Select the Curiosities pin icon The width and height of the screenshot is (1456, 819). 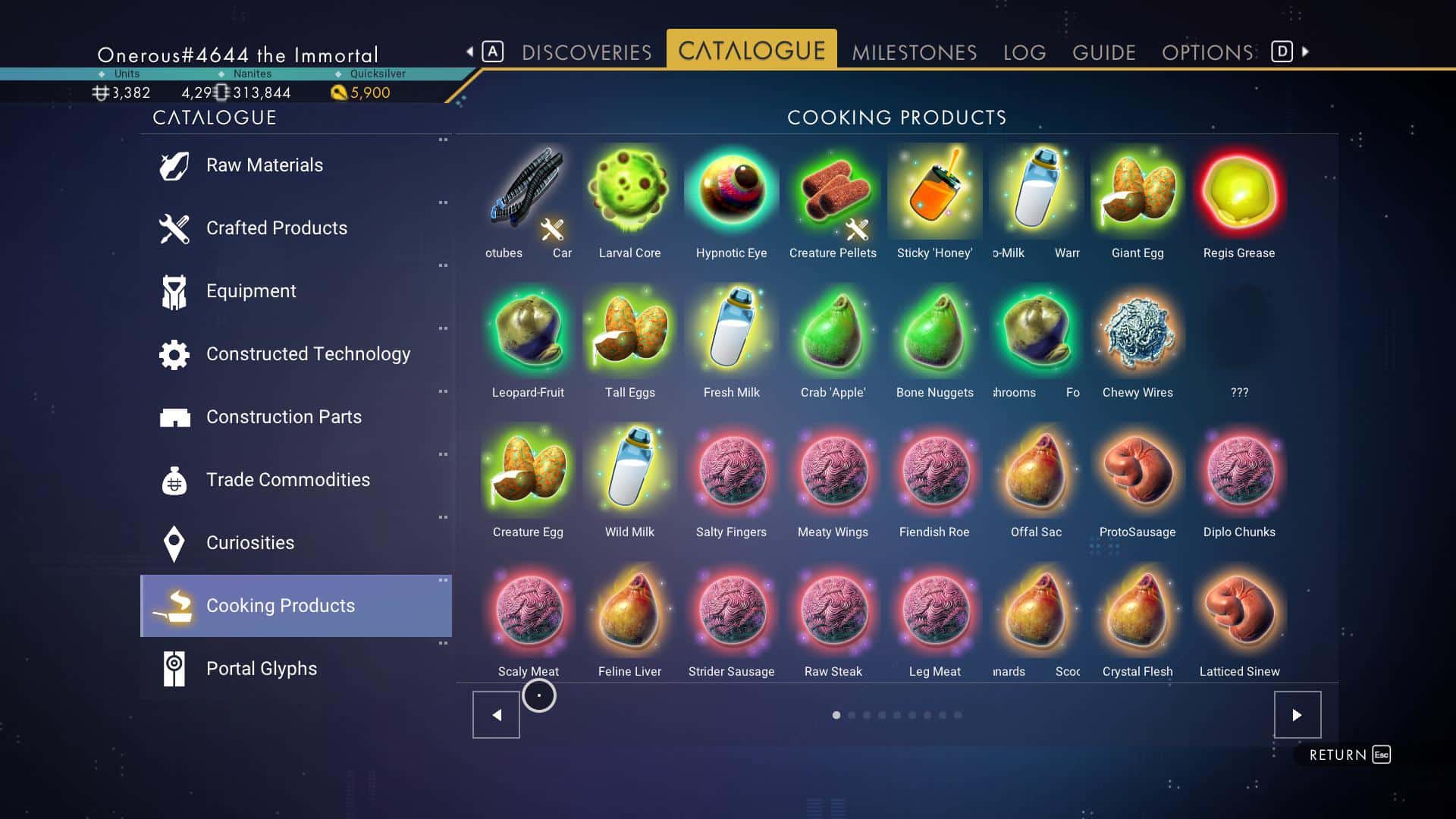pyautogui.click(x=174, y=542)
